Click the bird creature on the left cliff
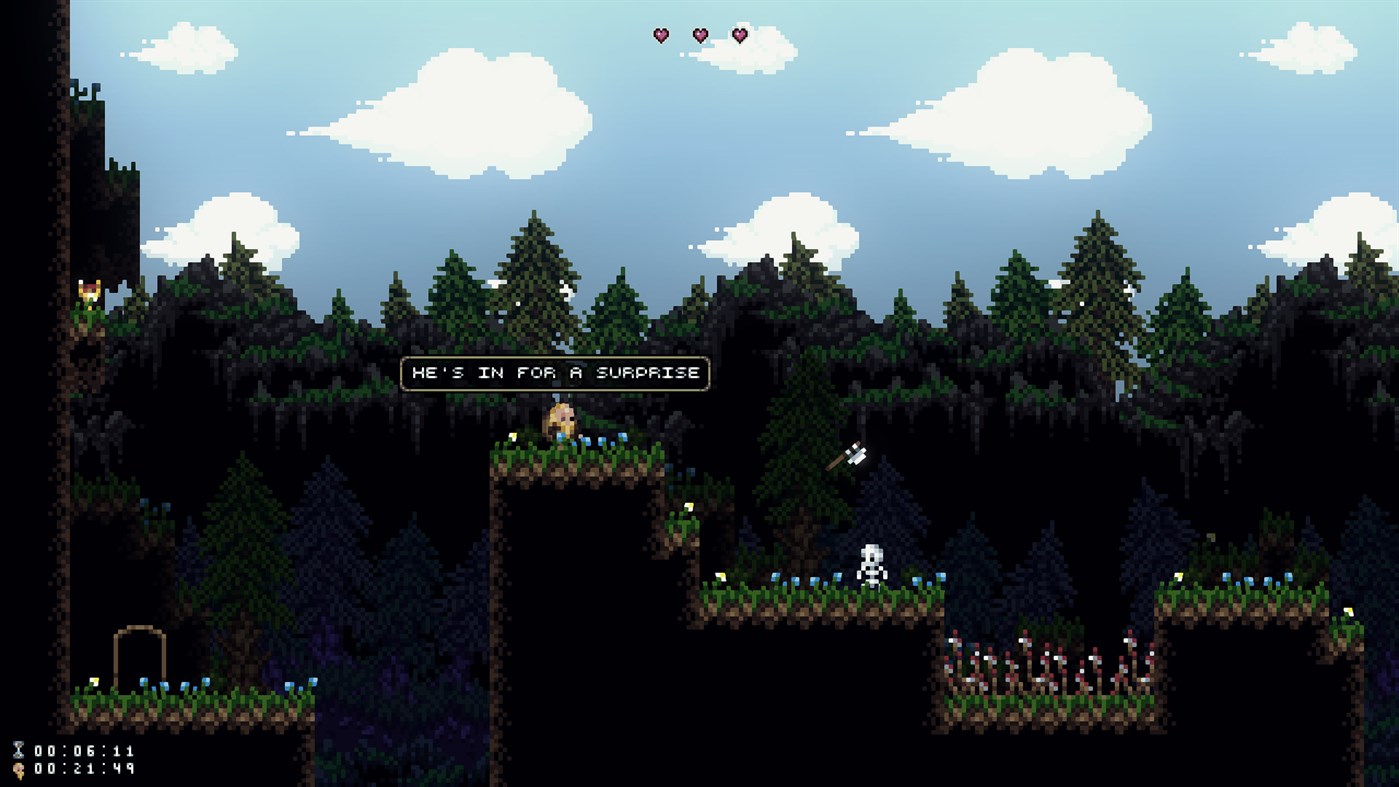 tap(88, 292)
